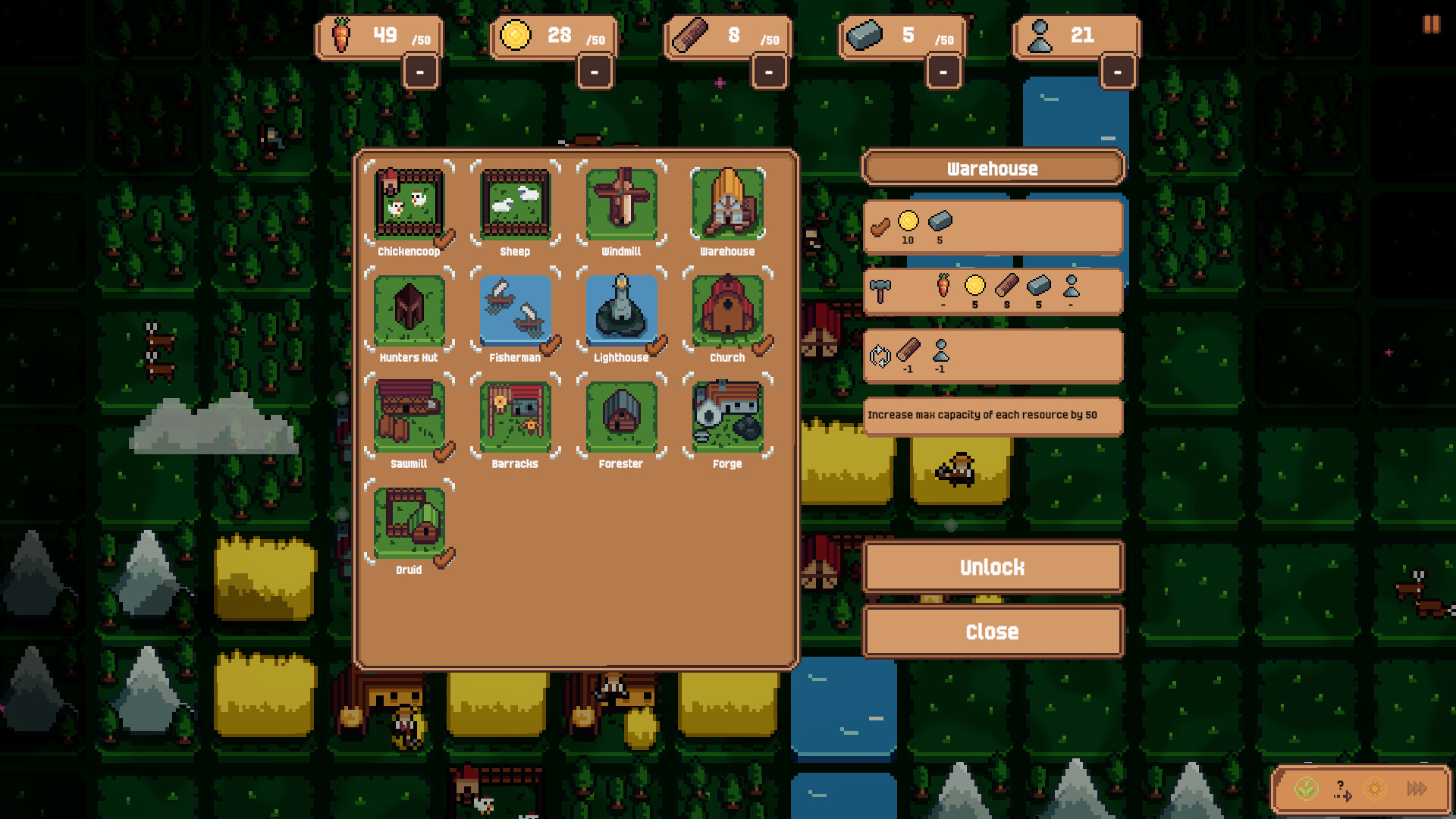The height and width of the screenshot is (819, 1456).
Task: Select the Windmill building icon
Action: pyautogui.click(x=621, y=205)
